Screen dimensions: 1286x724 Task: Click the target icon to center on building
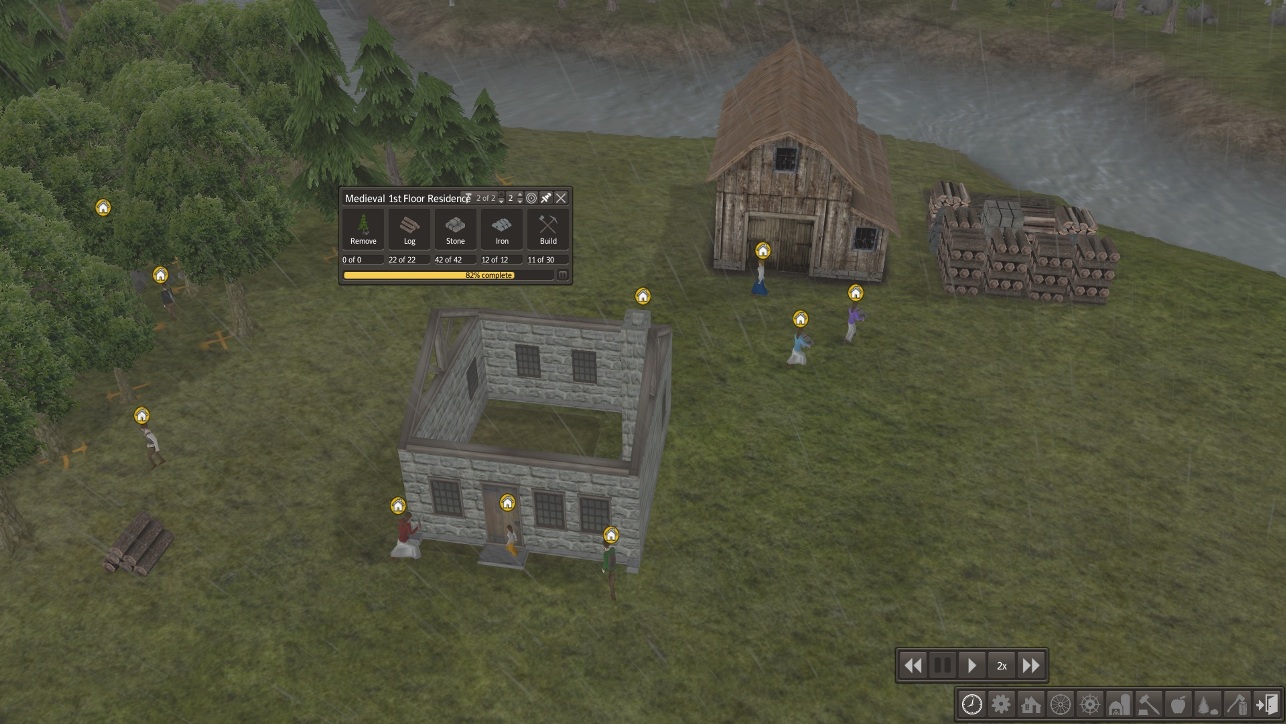click(531, 198)
